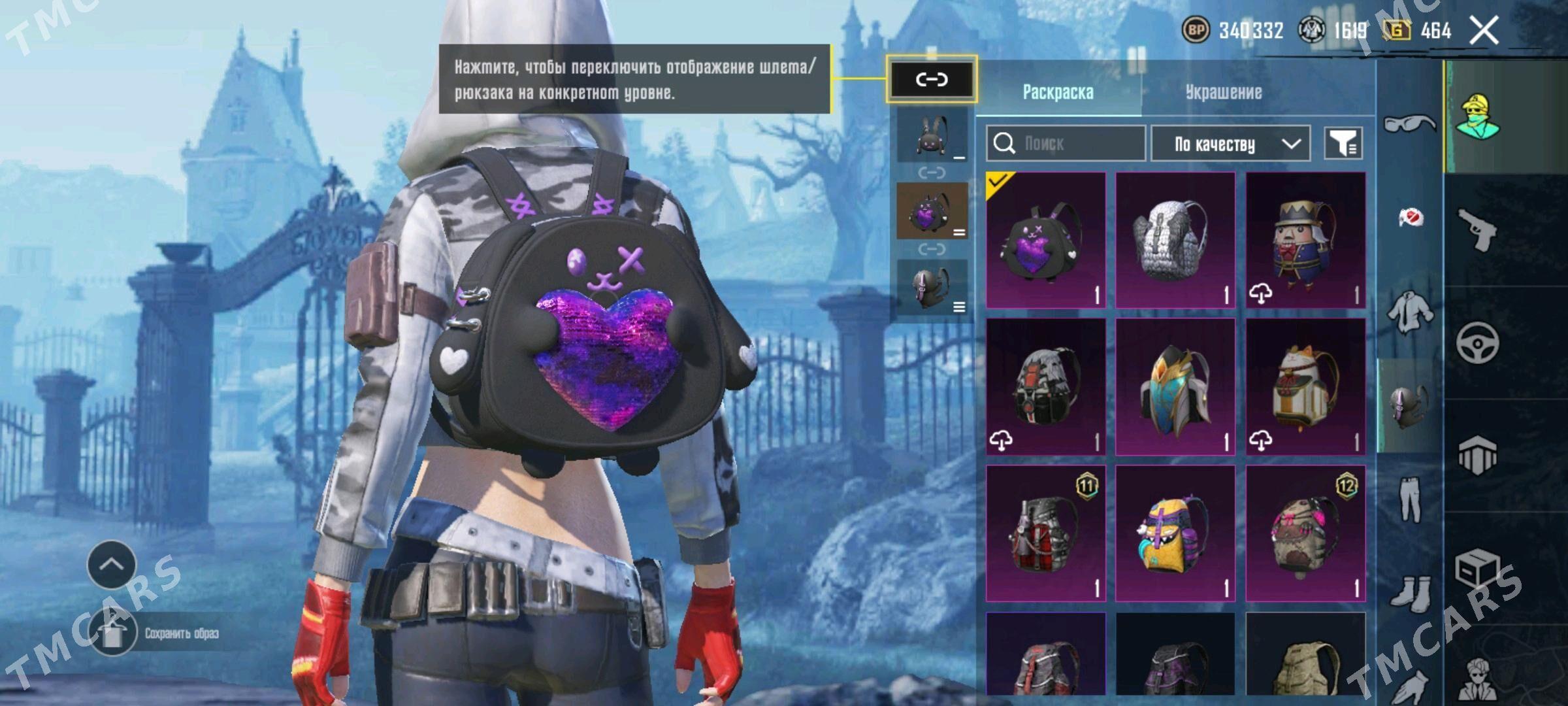Open the По качеству sort dropdown

point(1230,144)
